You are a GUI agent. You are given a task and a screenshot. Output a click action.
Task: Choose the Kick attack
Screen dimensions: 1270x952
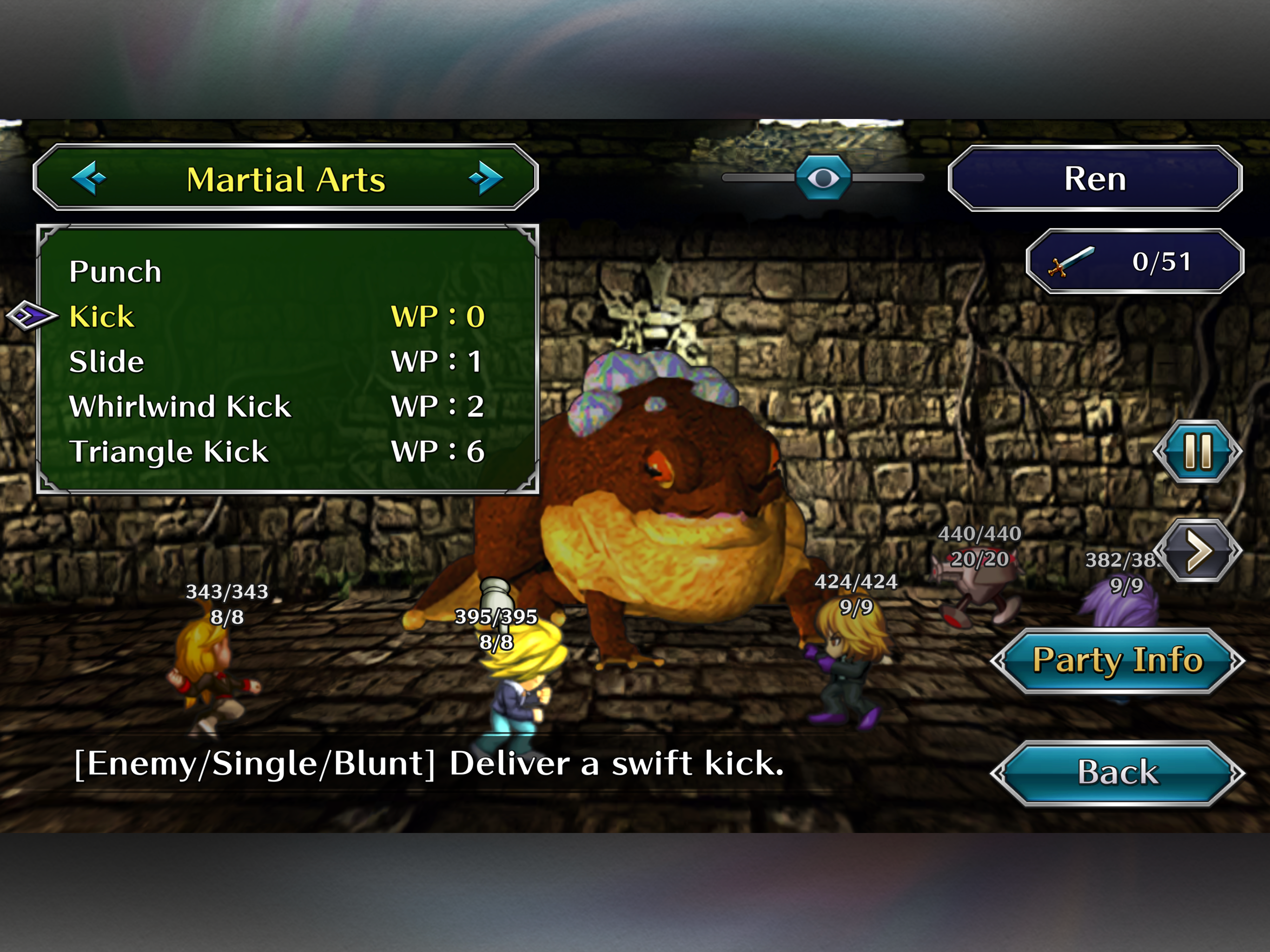(102, 317)
